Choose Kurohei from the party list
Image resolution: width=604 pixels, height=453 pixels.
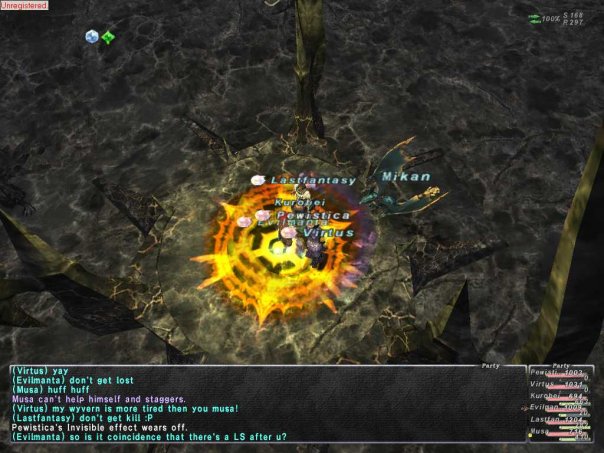point(545,396)
